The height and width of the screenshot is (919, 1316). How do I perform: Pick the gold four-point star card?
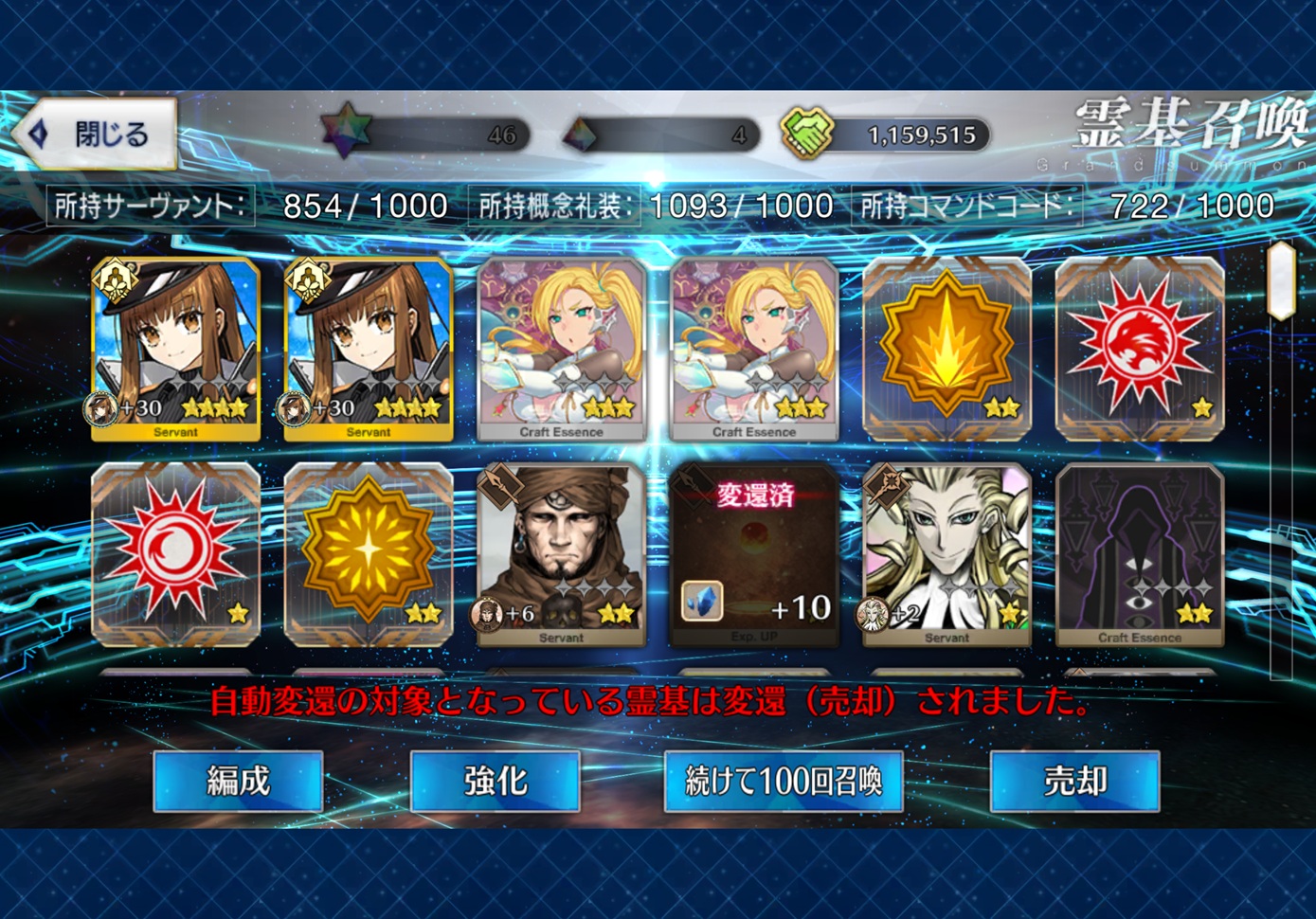click(x=369, y=554)
